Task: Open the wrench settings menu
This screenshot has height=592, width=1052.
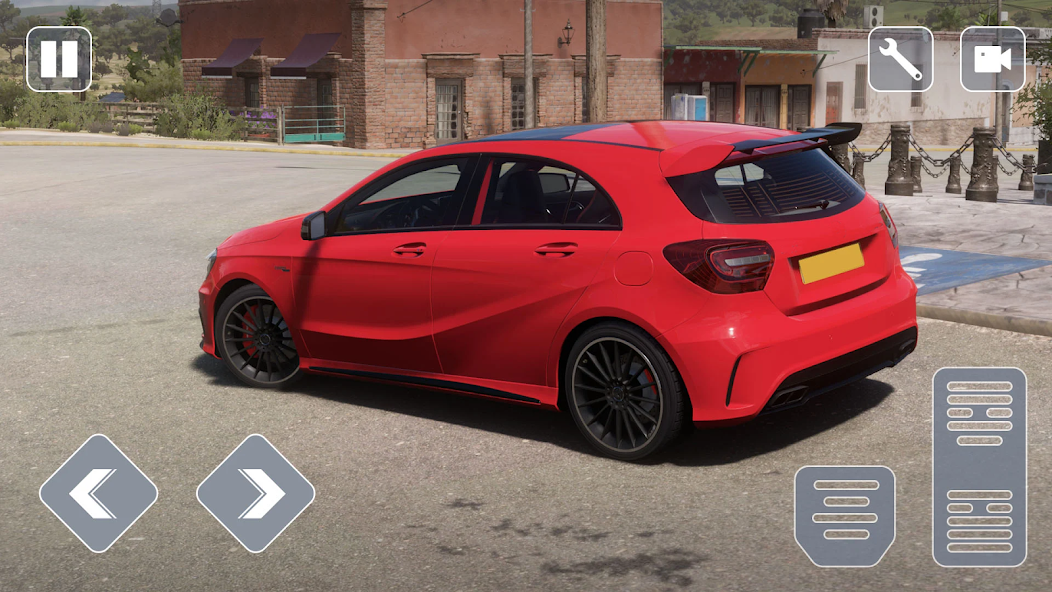Action: point(900,59)
